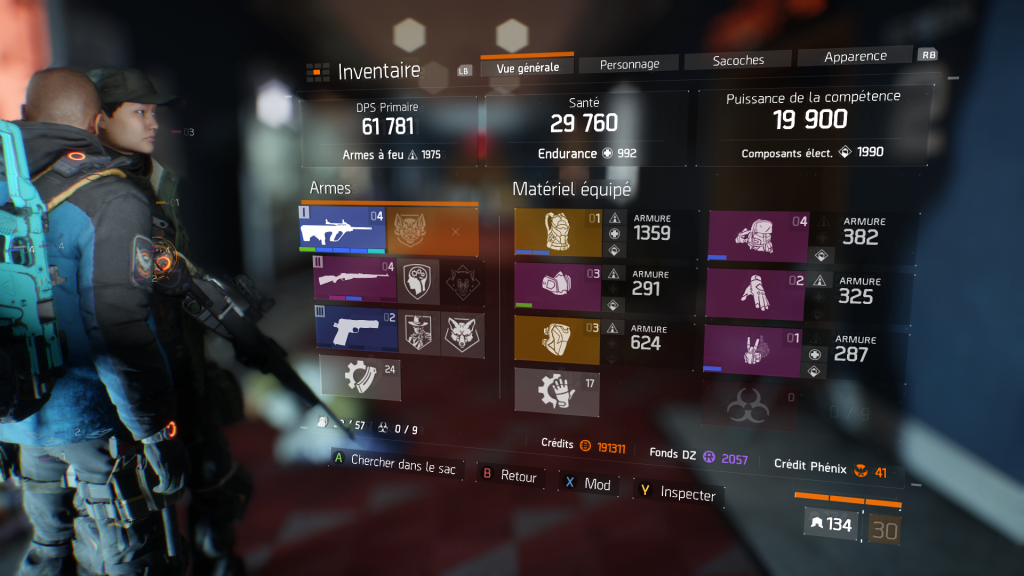
Task: Select the holster with 287 armure
Action: coord(754,350)
